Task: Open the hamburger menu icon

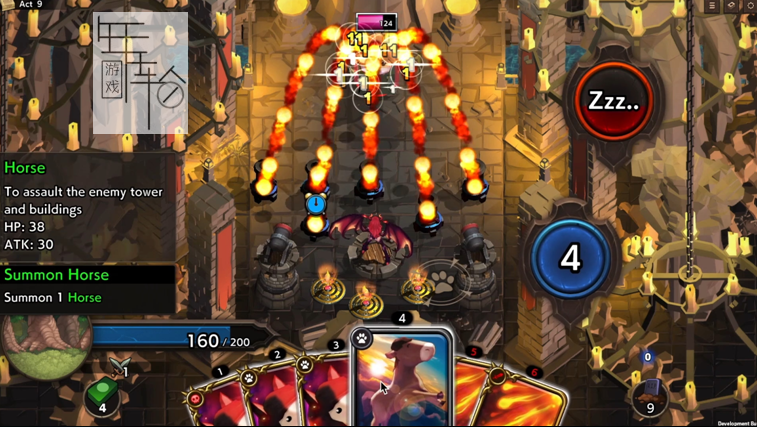Action: (712, 6)
